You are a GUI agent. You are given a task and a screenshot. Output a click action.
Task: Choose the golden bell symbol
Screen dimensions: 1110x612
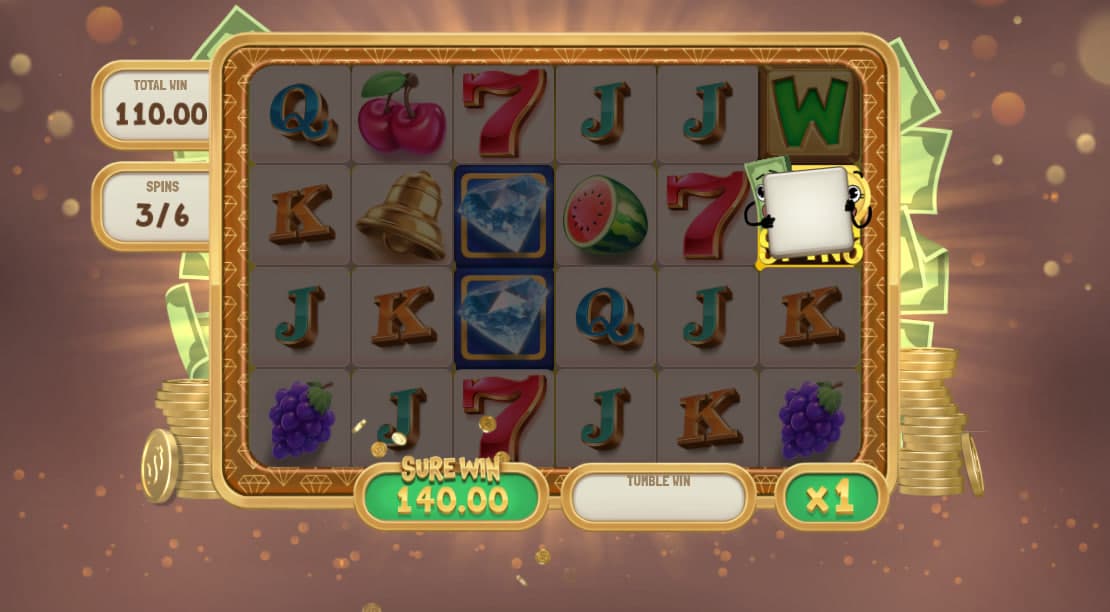click(x=401, y=215)
